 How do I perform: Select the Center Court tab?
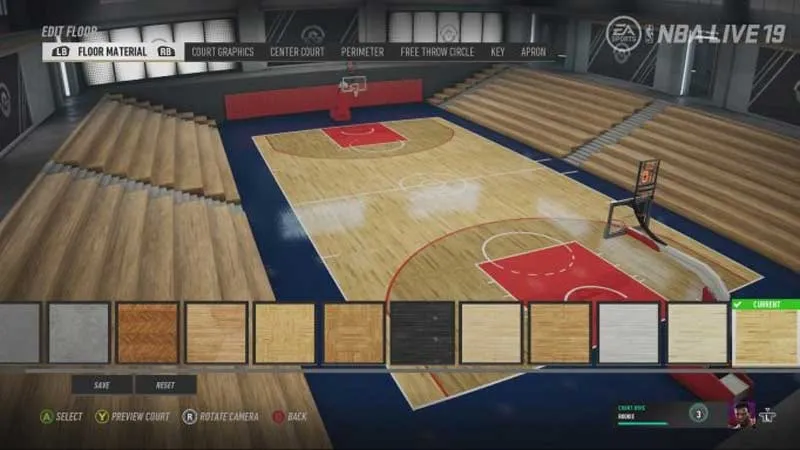[297, 51]
